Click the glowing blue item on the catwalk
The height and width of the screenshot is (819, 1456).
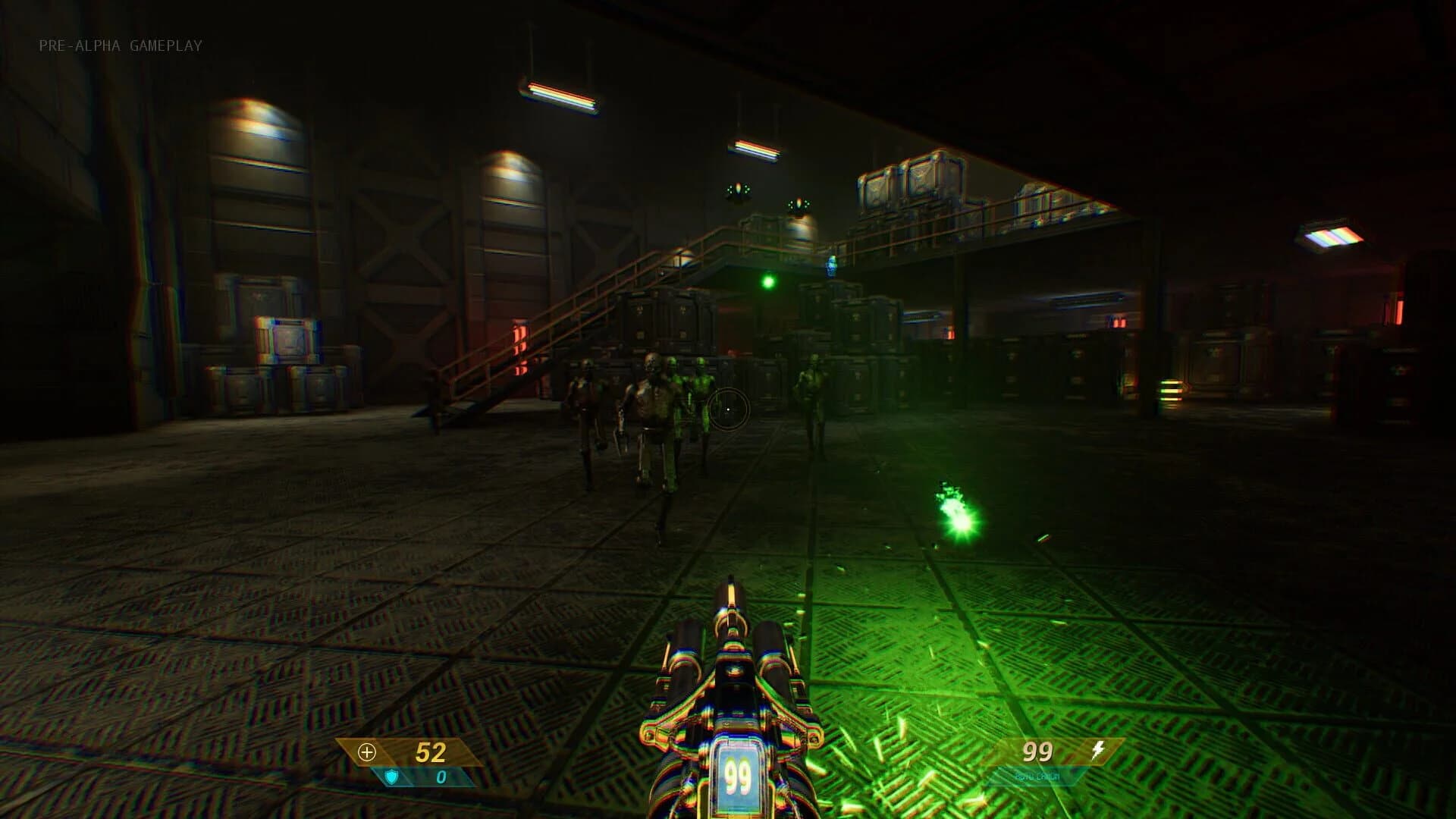(x=831, y=267)
